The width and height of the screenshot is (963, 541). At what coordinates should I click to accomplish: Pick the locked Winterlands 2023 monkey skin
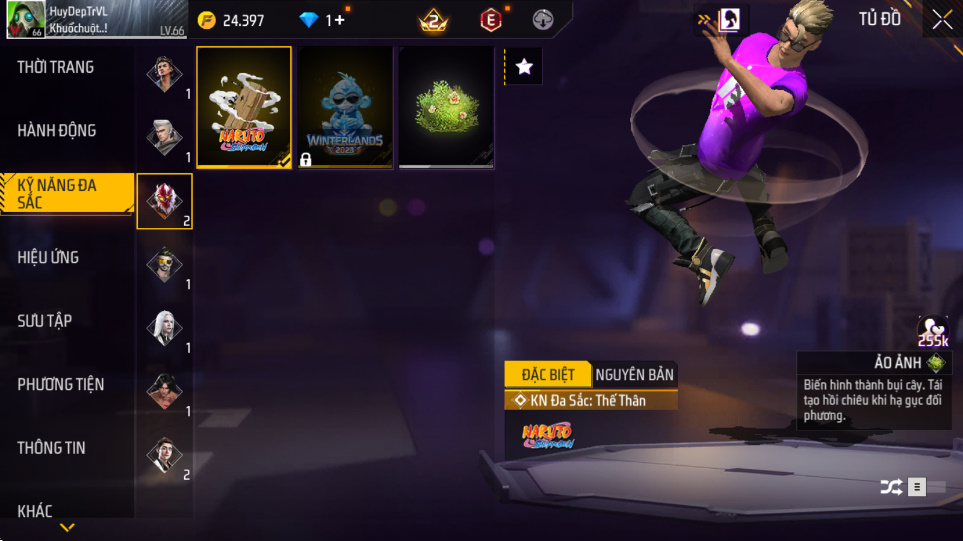[x=345, y=107]
